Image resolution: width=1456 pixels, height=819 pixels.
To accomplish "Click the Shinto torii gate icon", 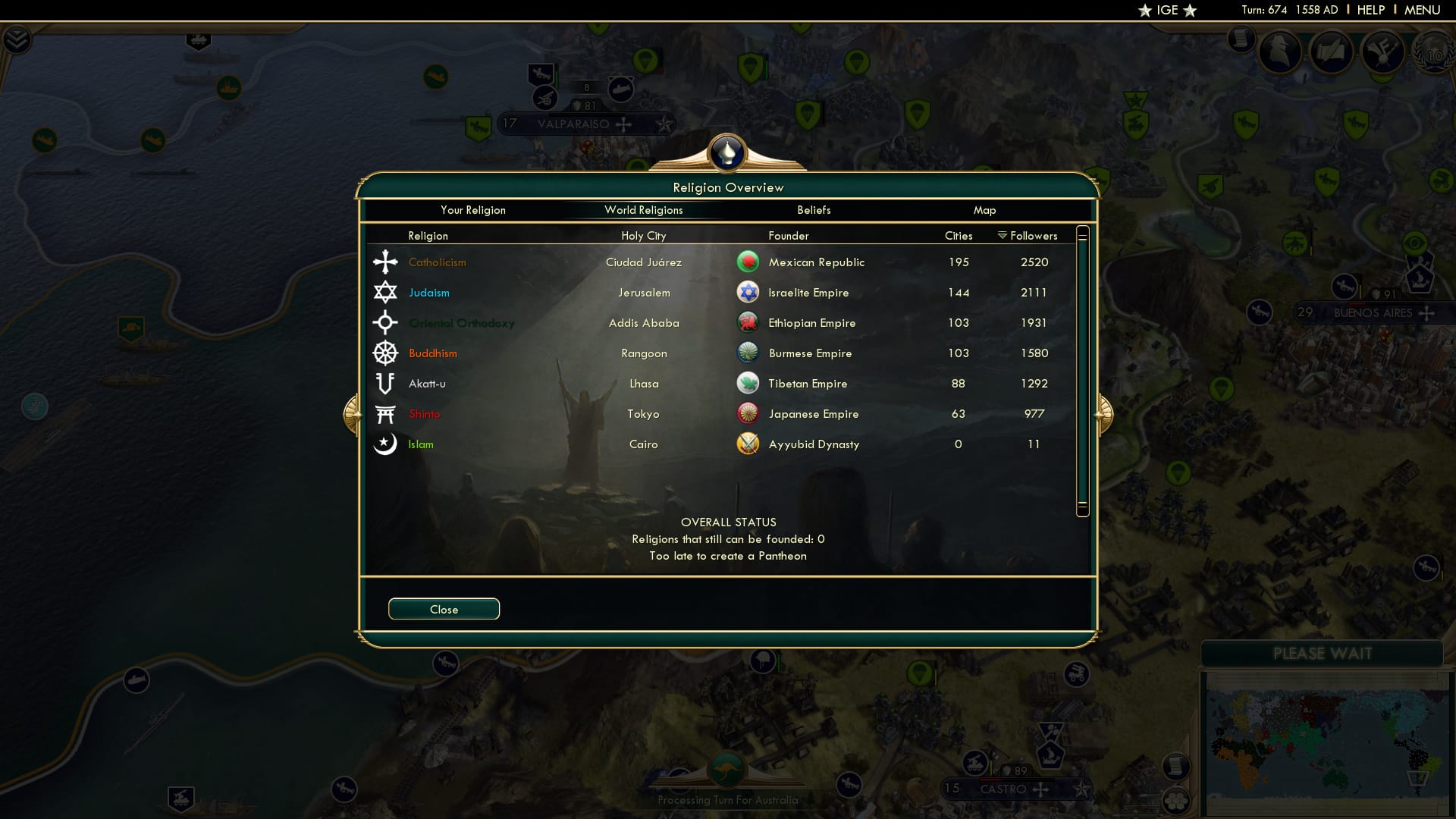I will (386, 413).
